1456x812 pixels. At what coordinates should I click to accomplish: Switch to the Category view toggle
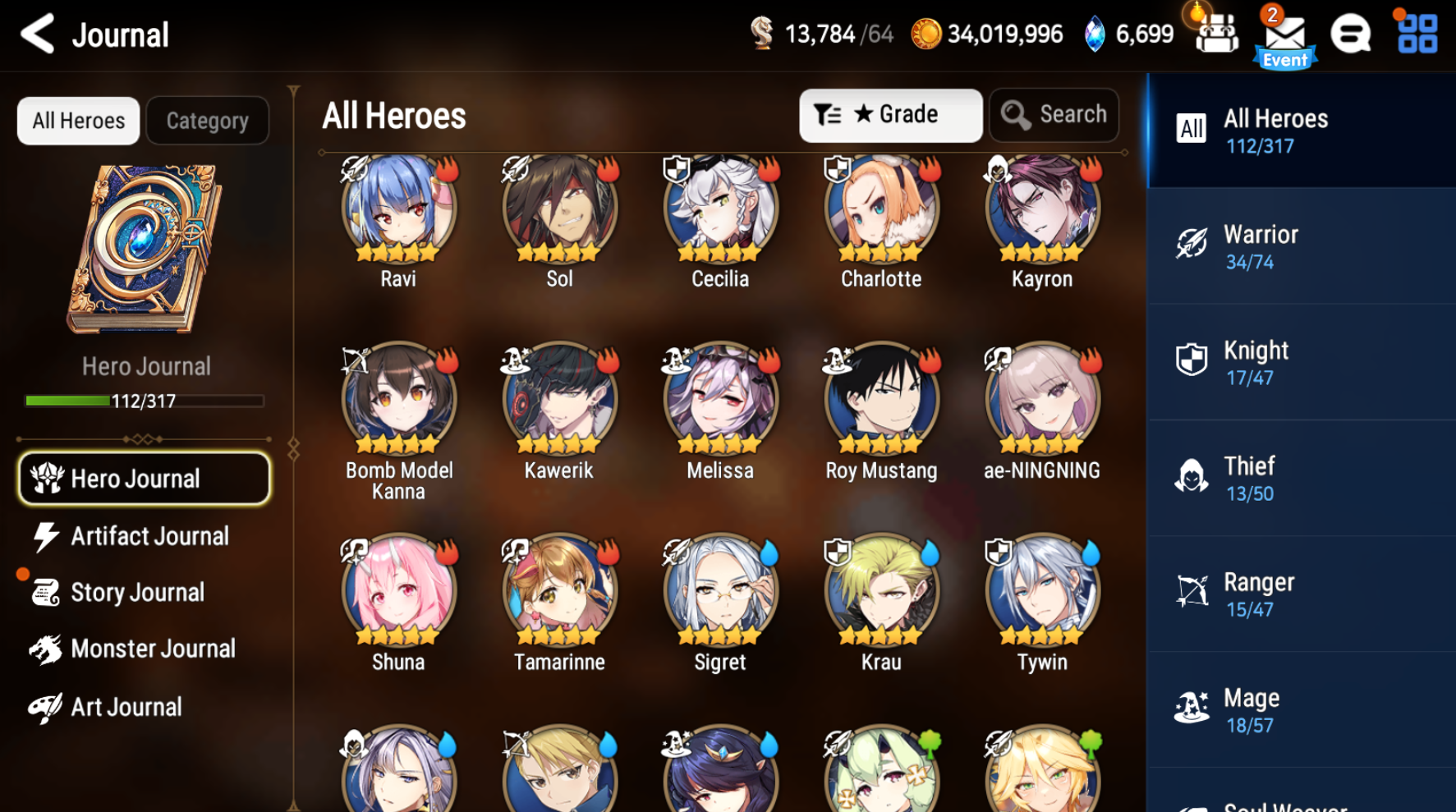pyautogui.click(x=207, y=120)
